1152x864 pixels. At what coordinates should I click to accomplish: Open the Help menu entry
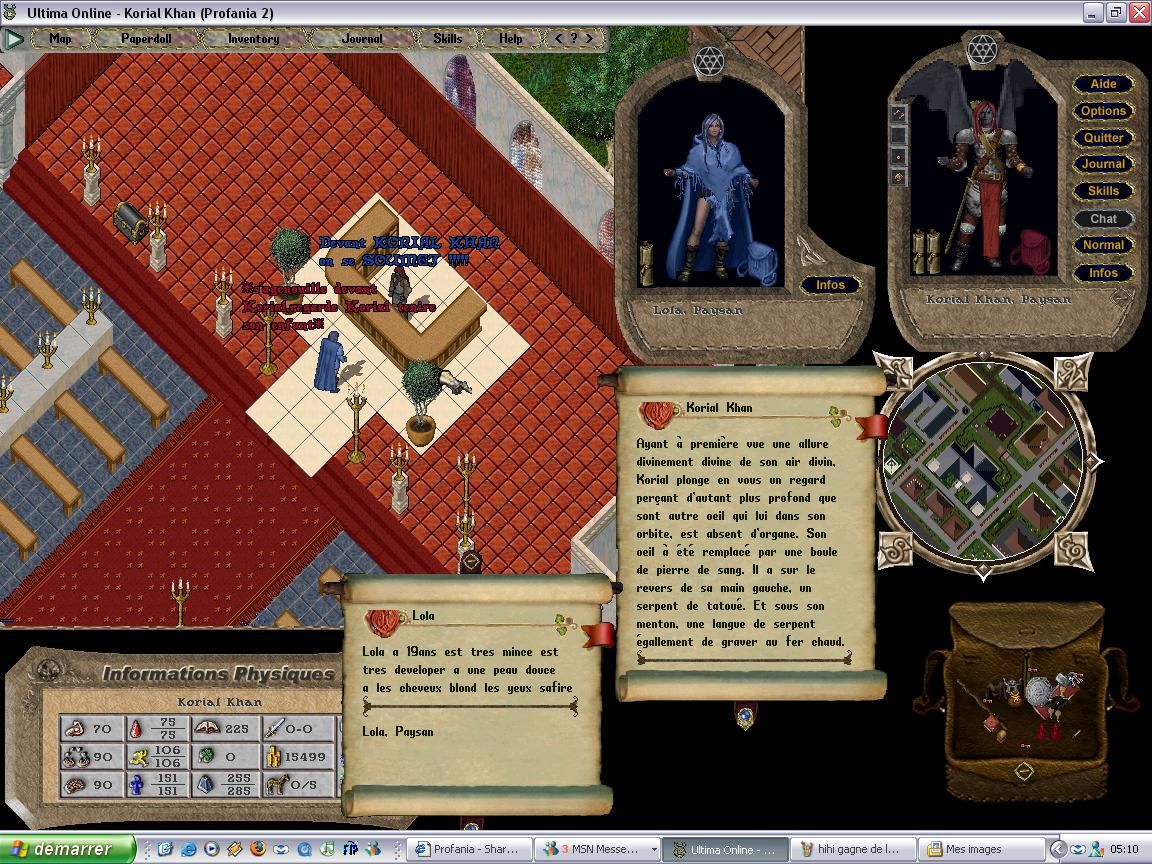click(510, 39)
